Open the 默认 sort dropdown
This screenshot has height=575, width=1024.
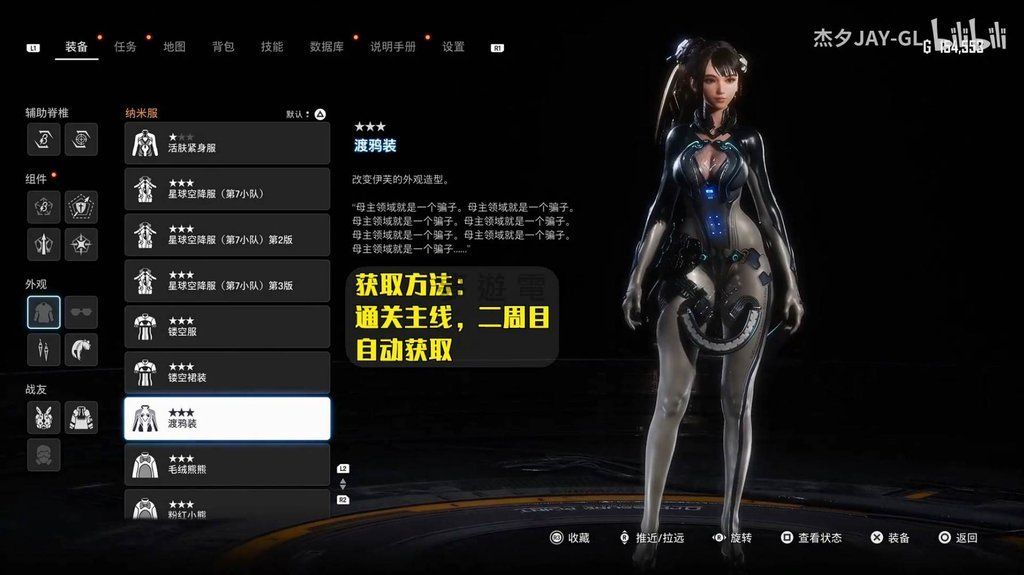(307, 114)
